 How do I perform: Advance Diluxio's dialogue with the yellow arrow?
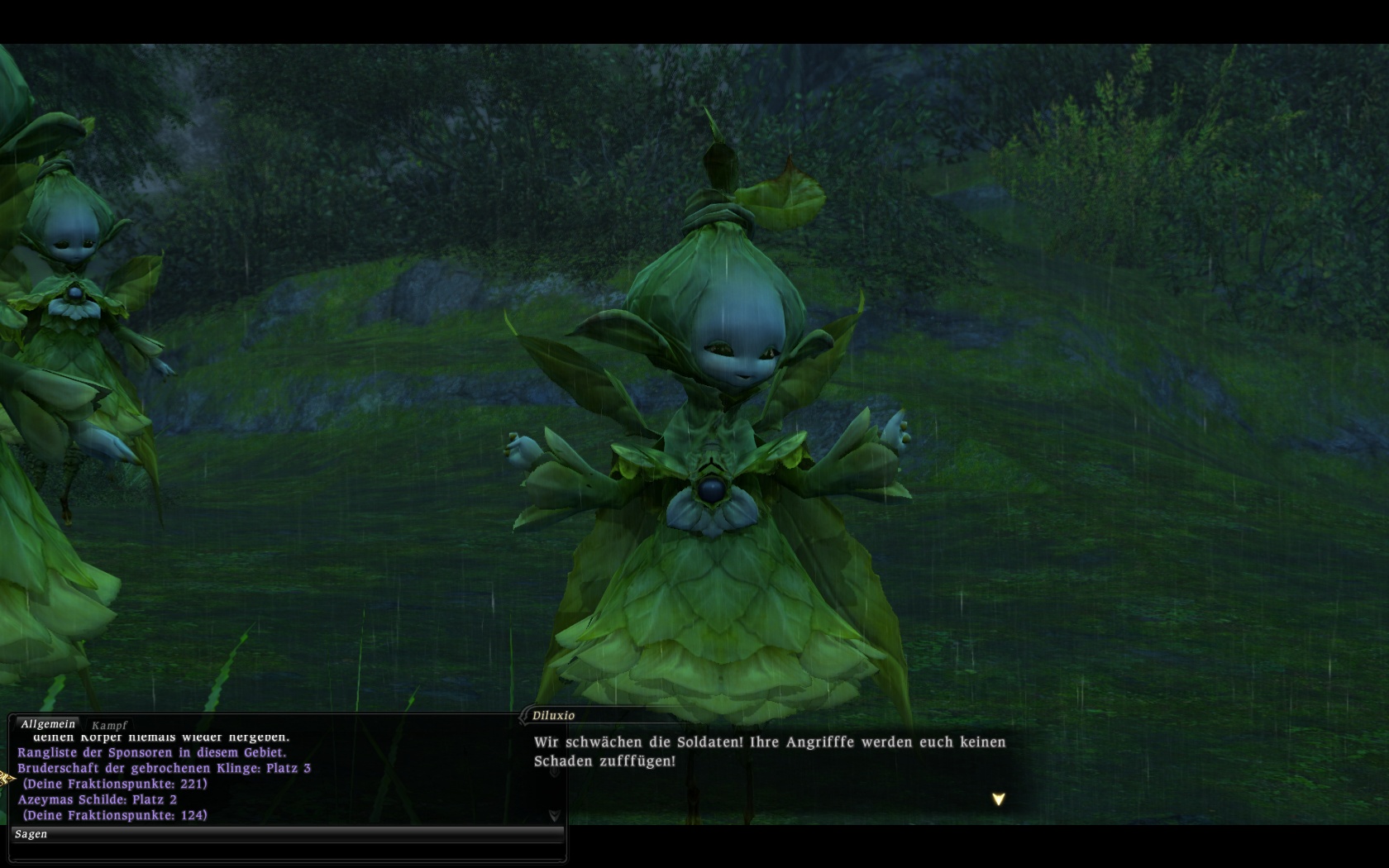[999, 799]
